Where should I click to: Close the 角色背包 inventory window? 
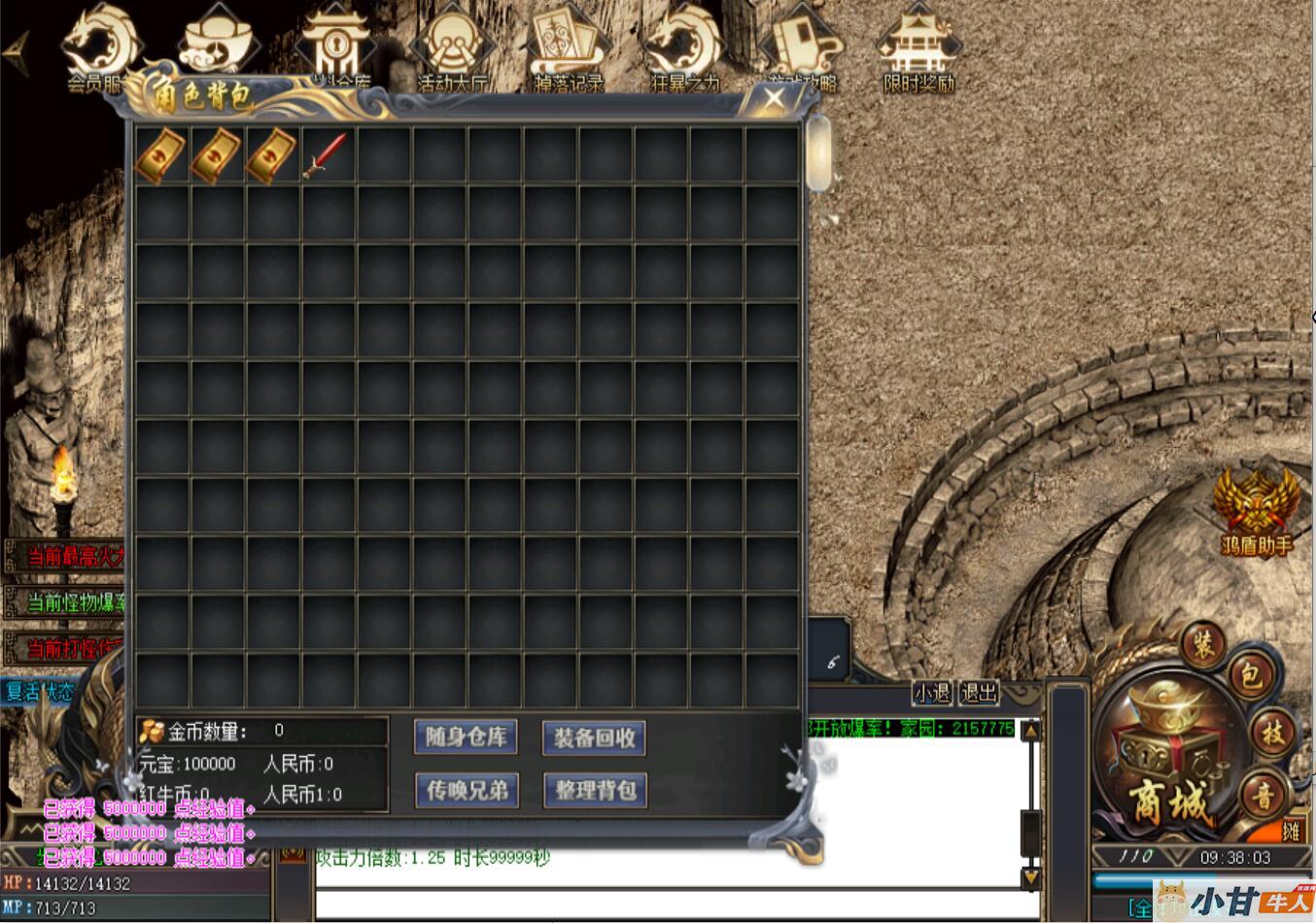point(774,98)
